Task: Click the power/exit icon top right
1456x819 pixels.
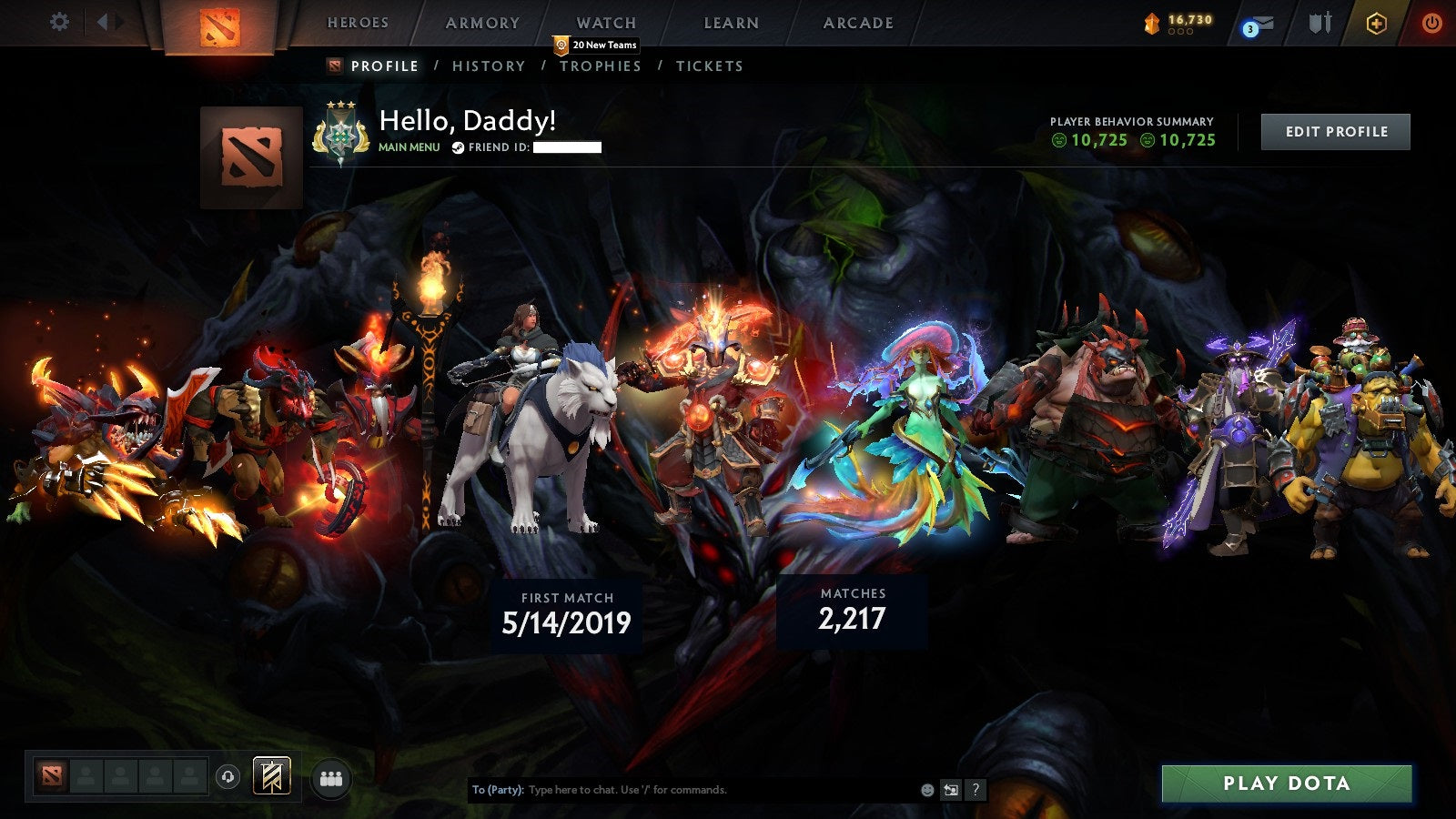Action: [1431, 23]
